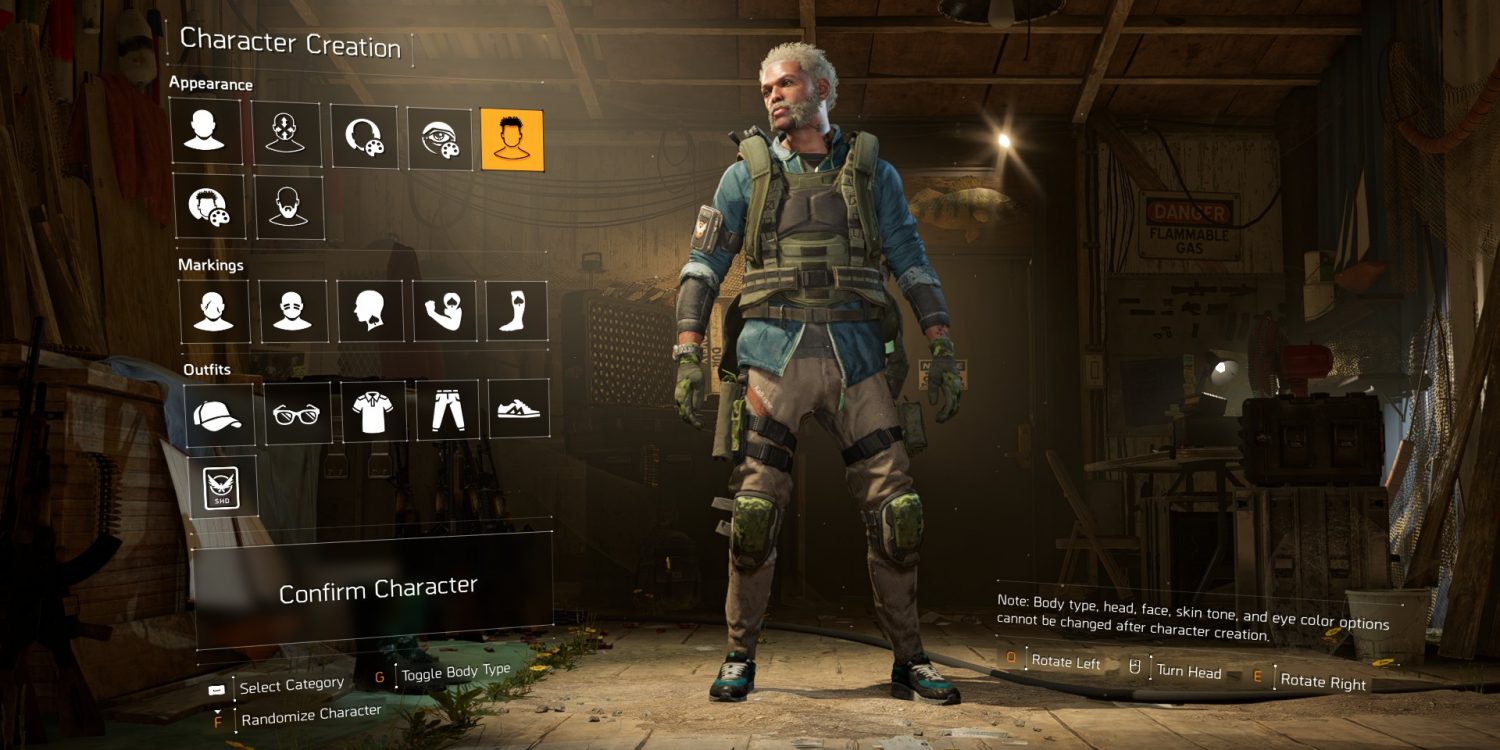Select the face scars marking icon
The width and height of the screenshot is (1500, 750).
point(213,311)
